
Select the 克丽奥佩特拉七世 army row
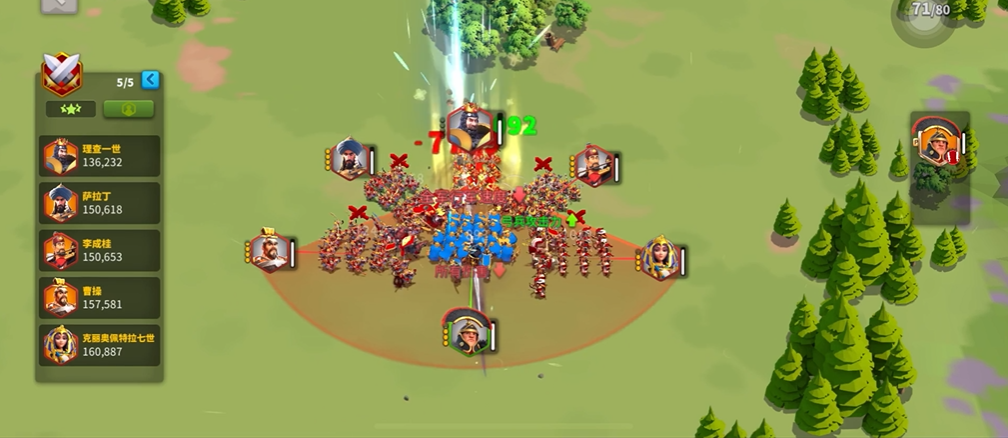(99, 344)
